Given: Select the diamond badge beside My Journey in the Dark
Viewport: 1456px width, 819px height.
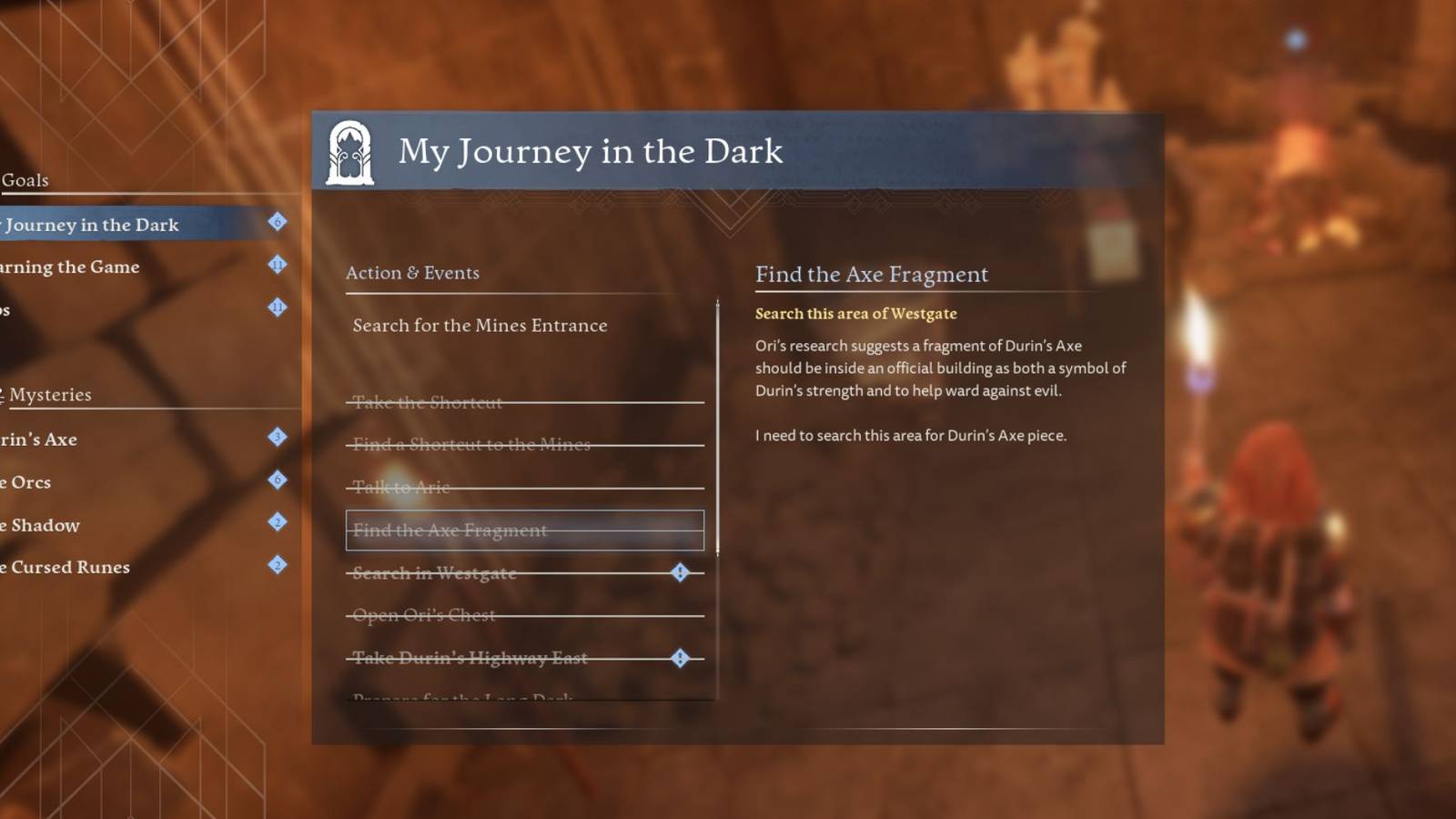Looking at the screenshot, I should pos(276,221).
